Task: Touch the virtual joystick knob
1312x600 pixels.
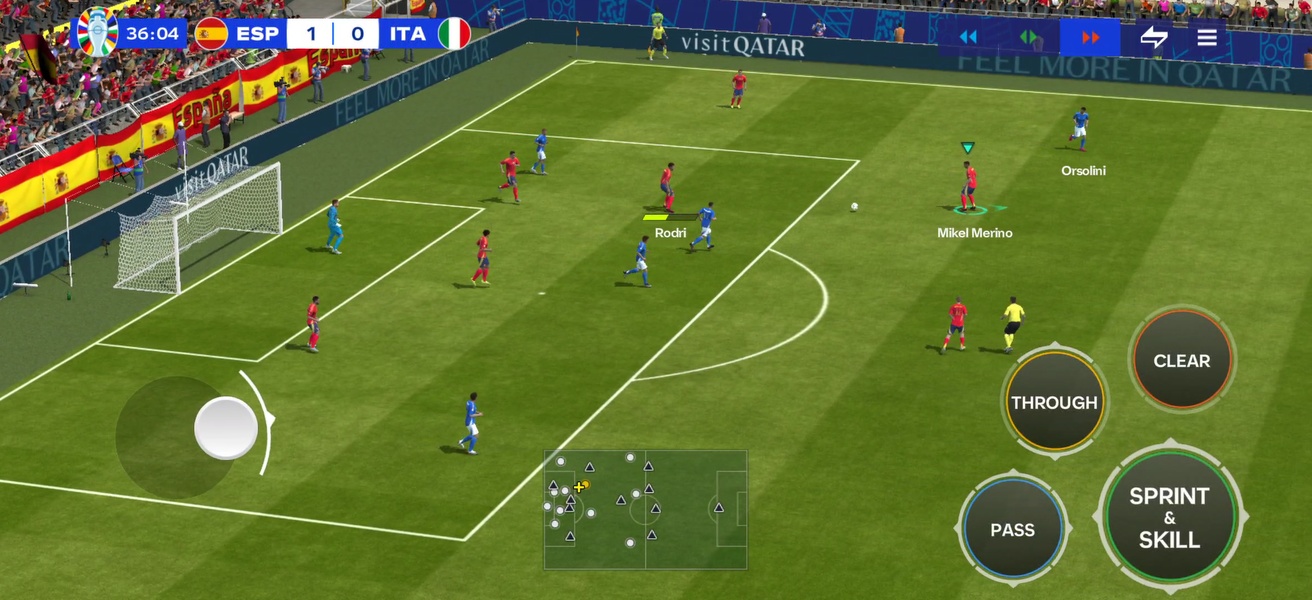Action: (226, 428)
